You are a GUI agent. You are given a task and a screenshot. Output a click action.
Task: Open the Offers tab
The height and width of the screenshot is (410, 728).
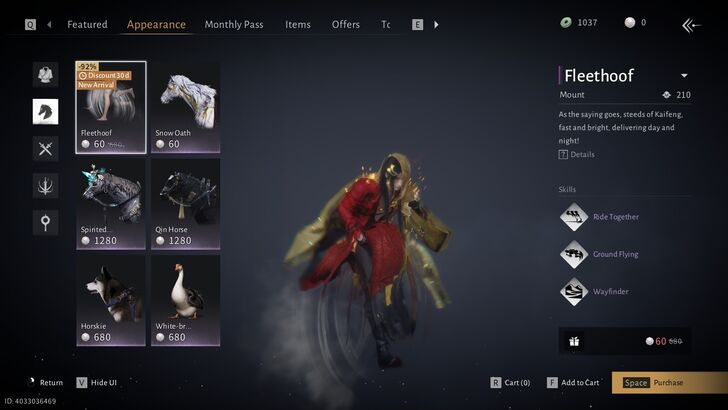pyautogui.click(x=346, y=24)
